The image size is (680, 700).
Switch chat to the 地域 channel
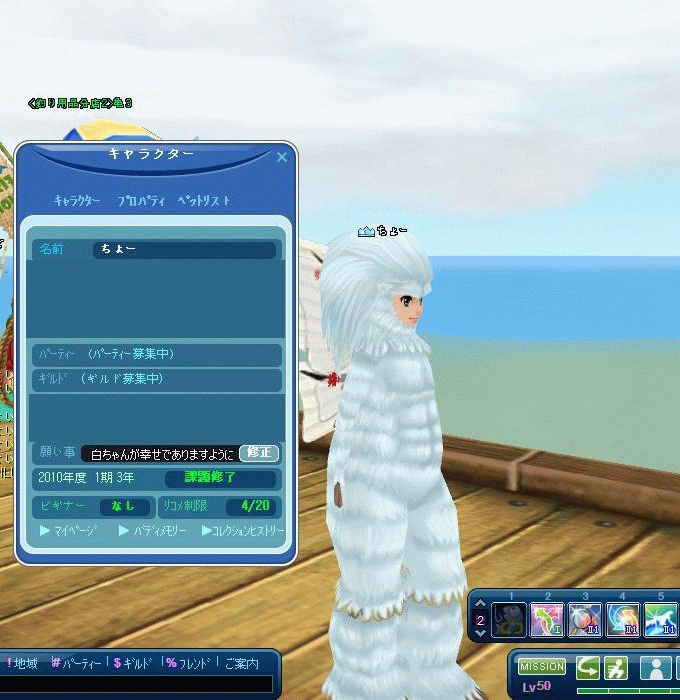pos(23,663)
